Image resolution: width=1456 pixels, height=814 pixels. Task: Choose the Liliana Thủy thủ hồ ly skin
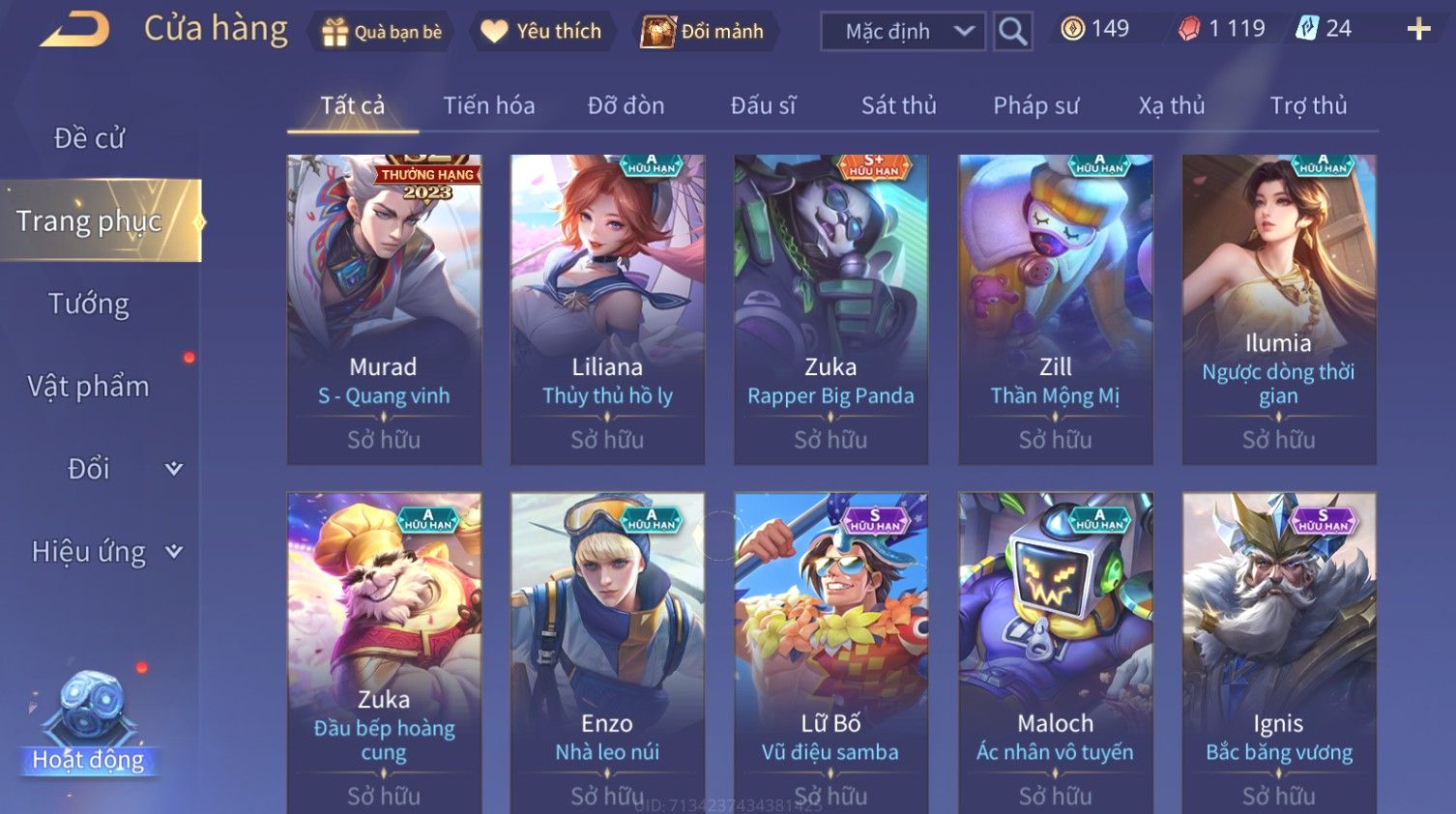click(607, 309)
